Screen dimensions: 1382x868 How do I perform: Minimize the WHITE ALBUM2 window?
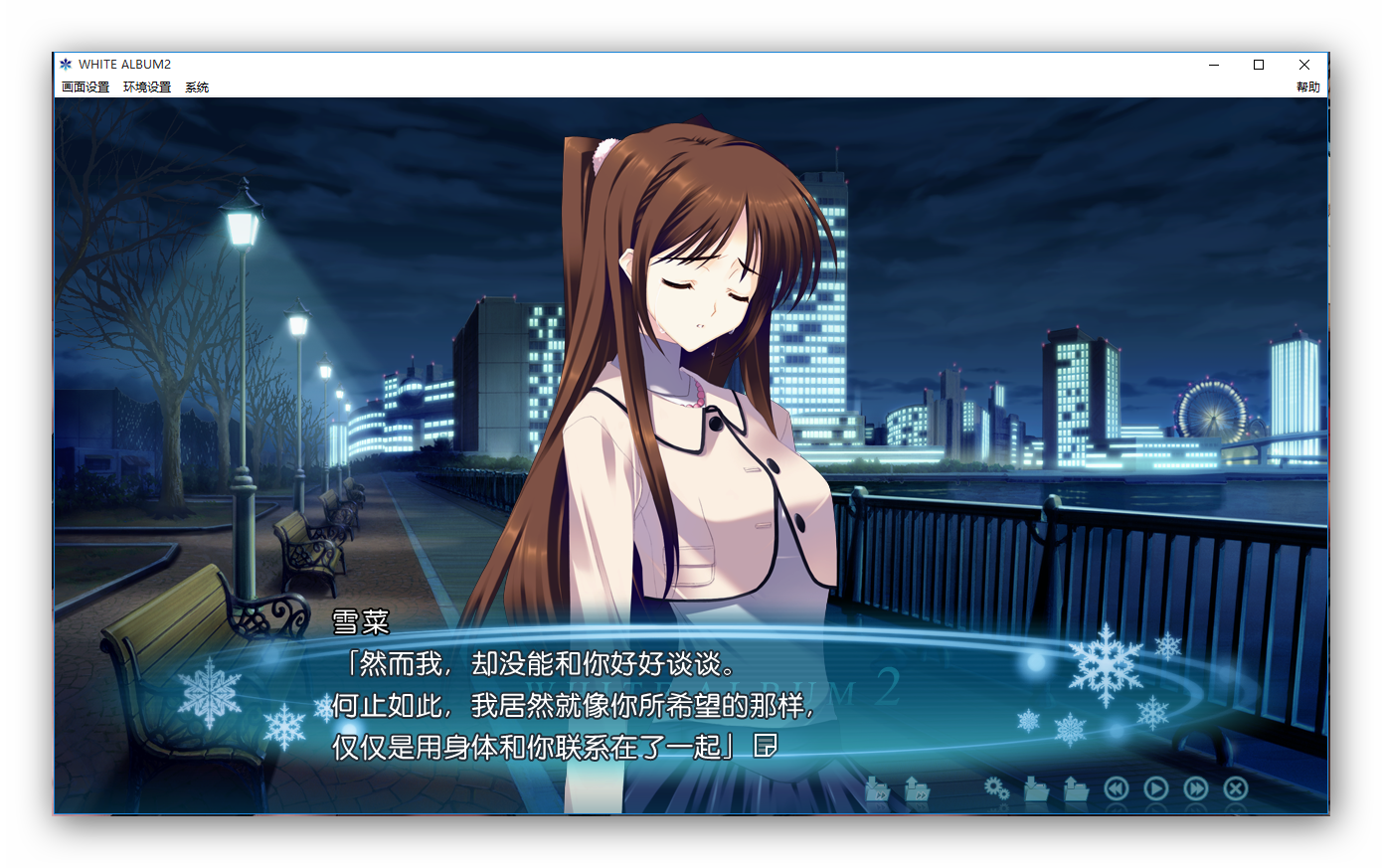point(1213,65)
